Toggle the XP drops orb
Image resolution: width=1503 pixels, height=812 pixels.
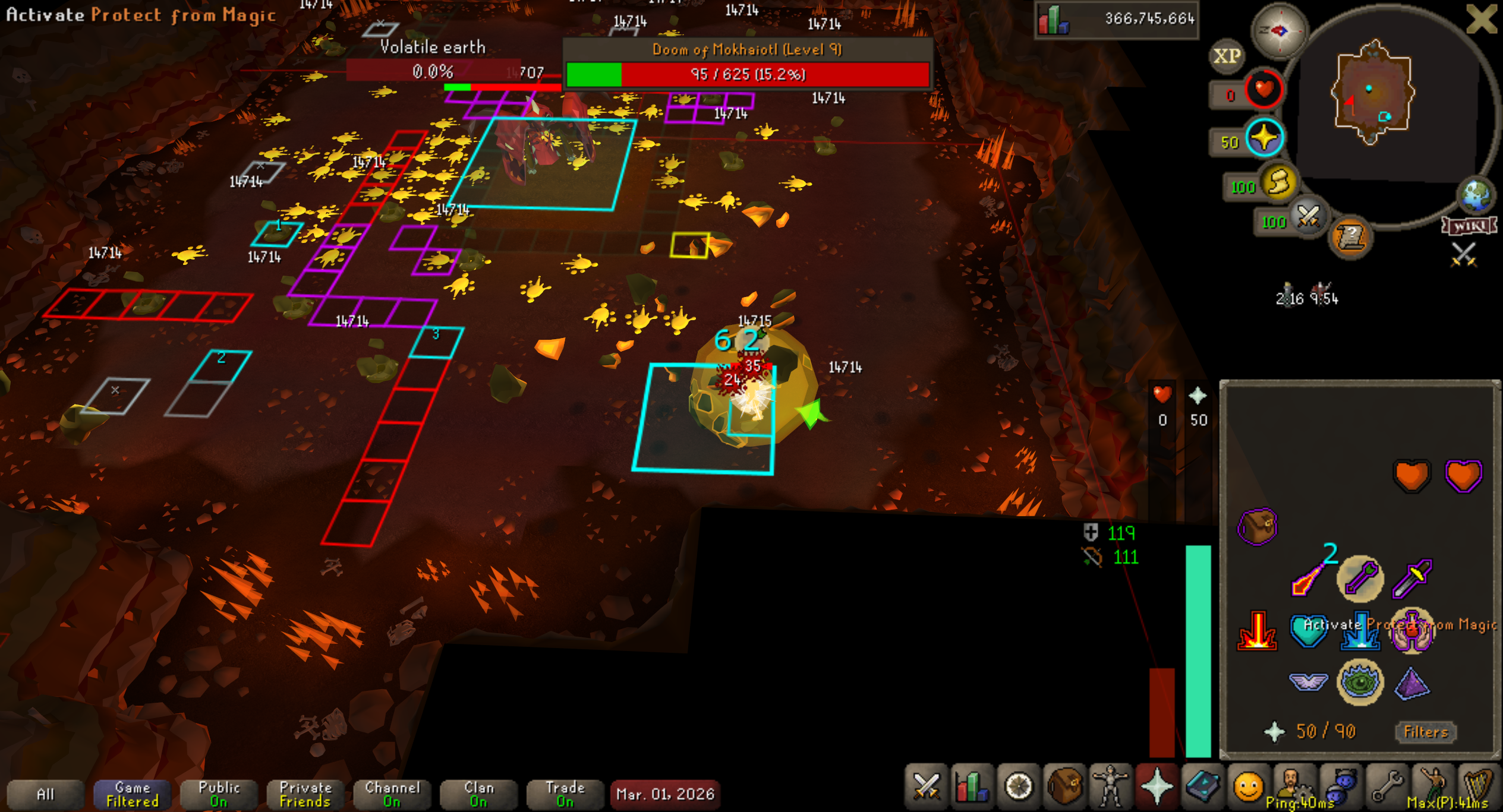click(x=1227, y=56)
